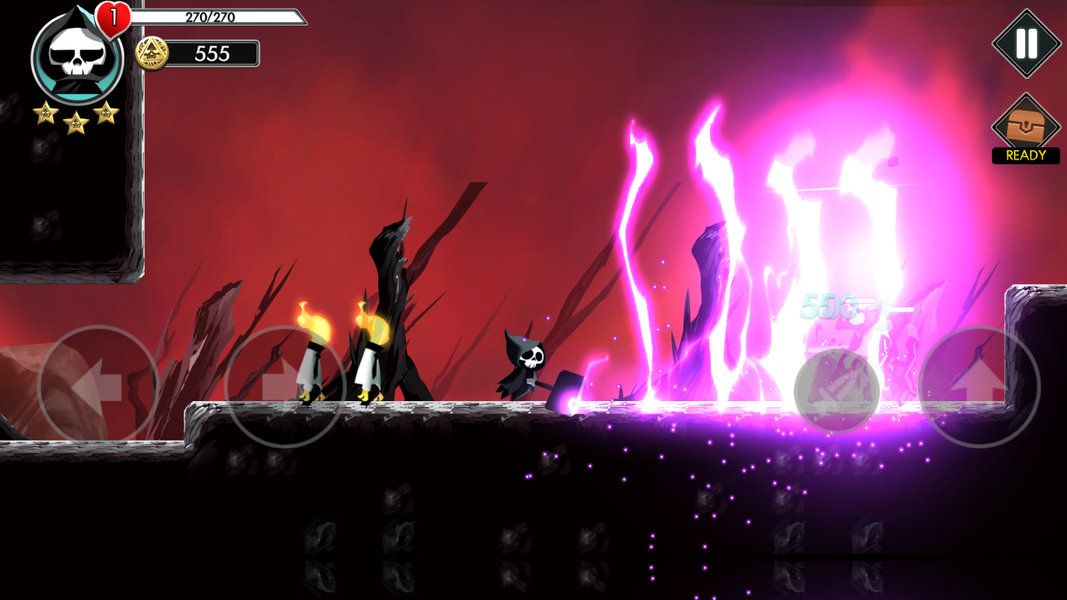The width and height of the screenshot is (1067, 600).
Task: Tap the gold coin currency icon
Action: [x=152, y=53]
